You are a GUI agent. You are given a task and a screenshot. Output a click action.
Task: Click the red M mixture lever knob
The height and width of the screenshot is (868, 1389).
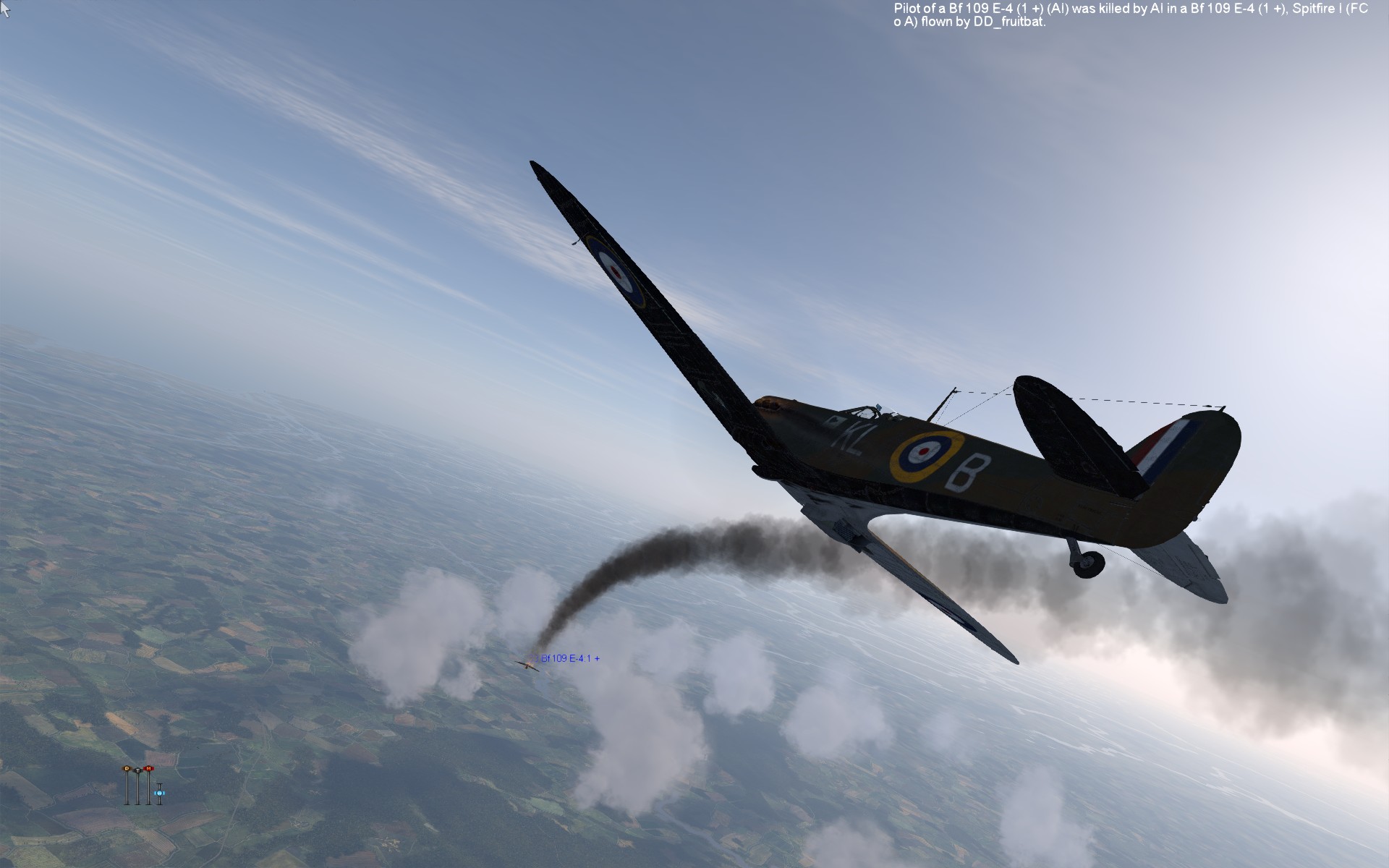[148, 768]
